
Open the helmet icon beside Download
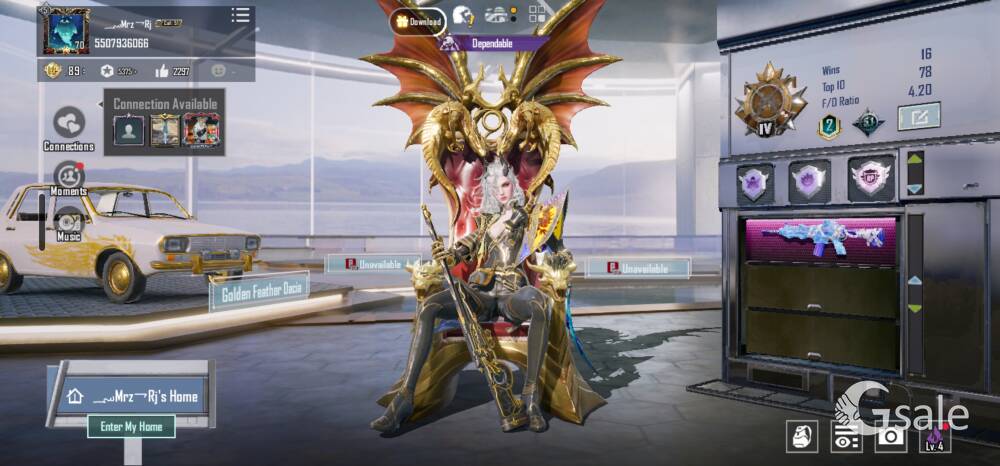tap(463, 15)
